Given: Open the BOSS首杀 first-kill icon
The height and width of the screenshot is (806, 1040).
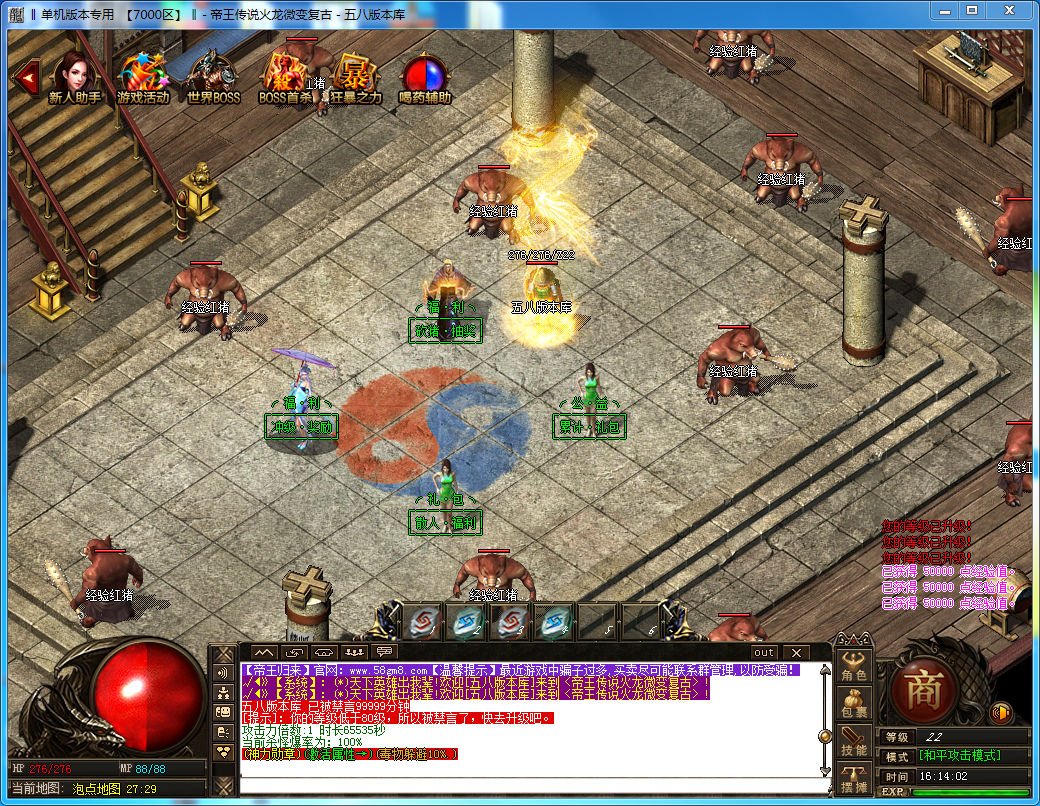Looking at the screenshot, I should point(284,76).
